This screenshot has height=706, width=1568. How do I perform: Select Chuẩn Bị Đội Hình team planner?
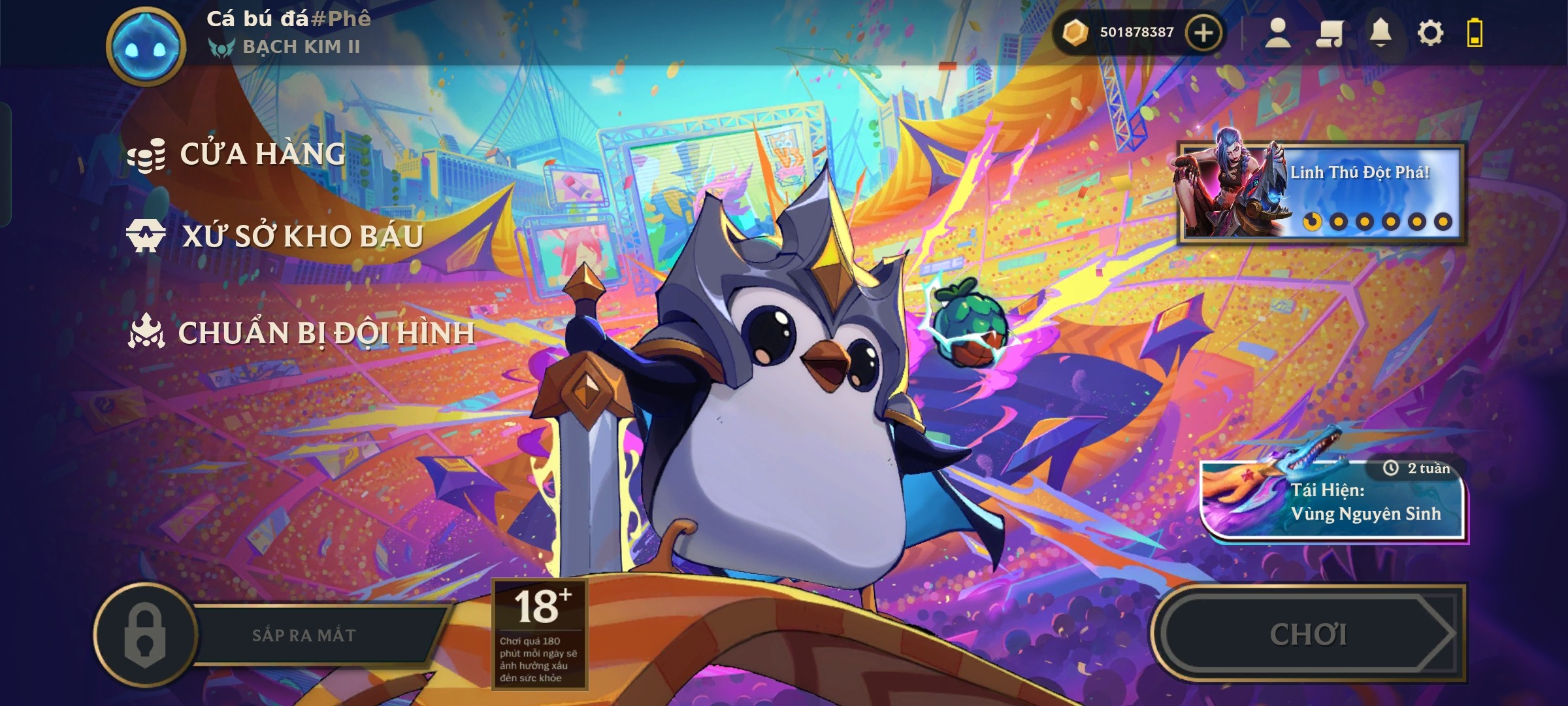(325, 333)
